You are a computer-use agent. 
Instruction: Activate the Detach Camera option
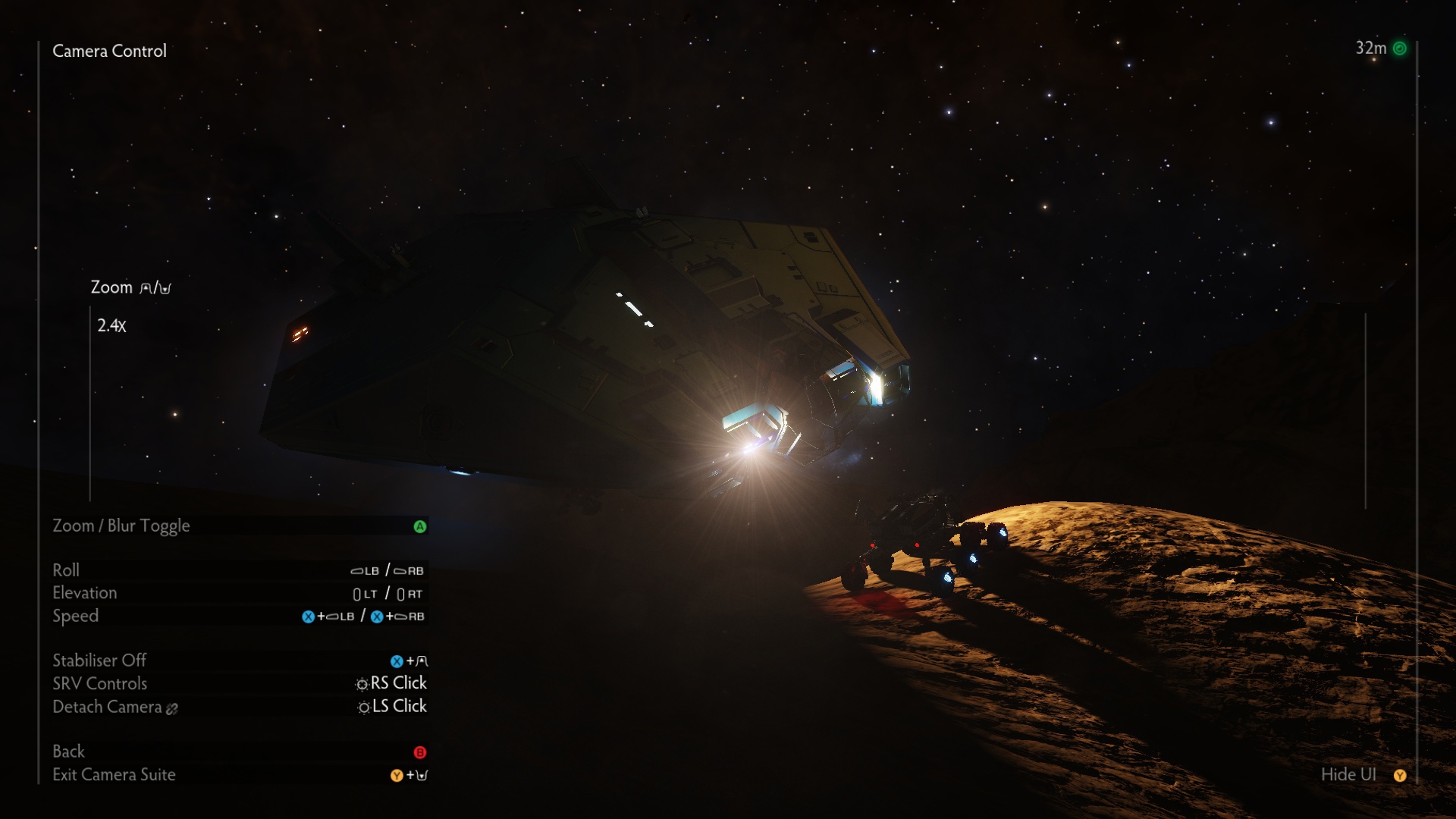coord(108,707)
